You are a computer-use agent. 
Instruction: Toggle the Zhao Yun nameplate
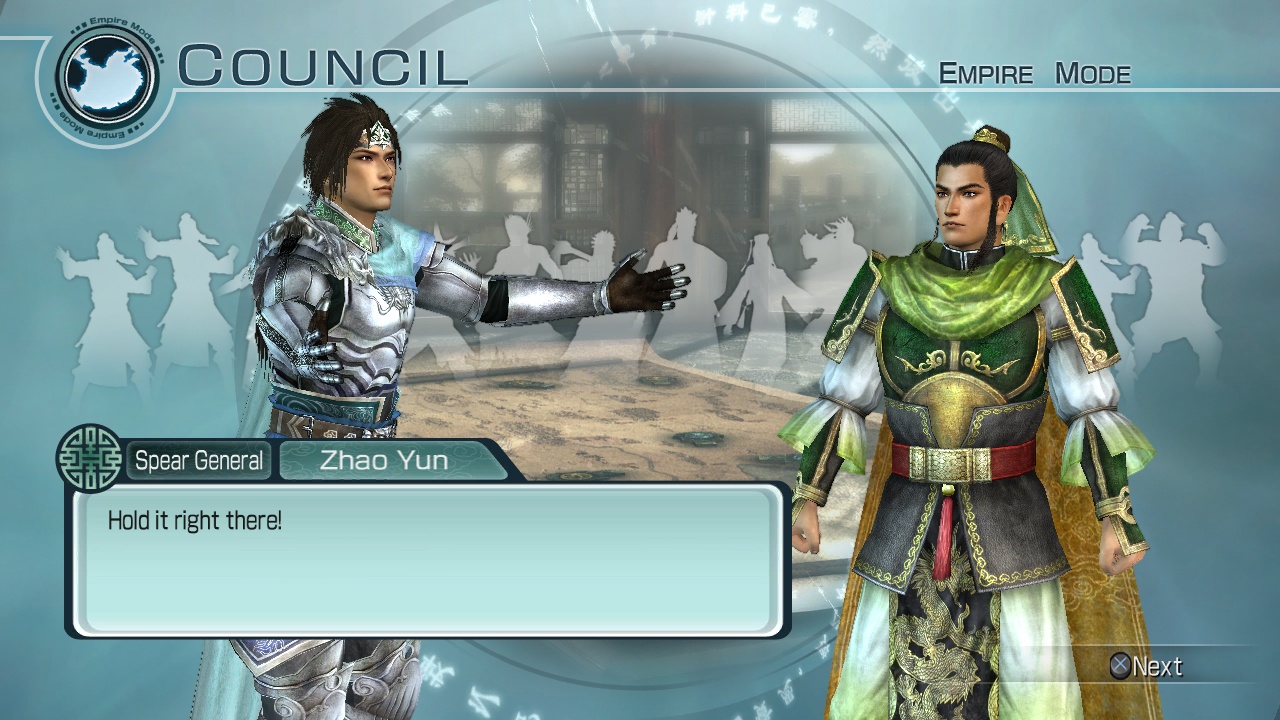383,461
